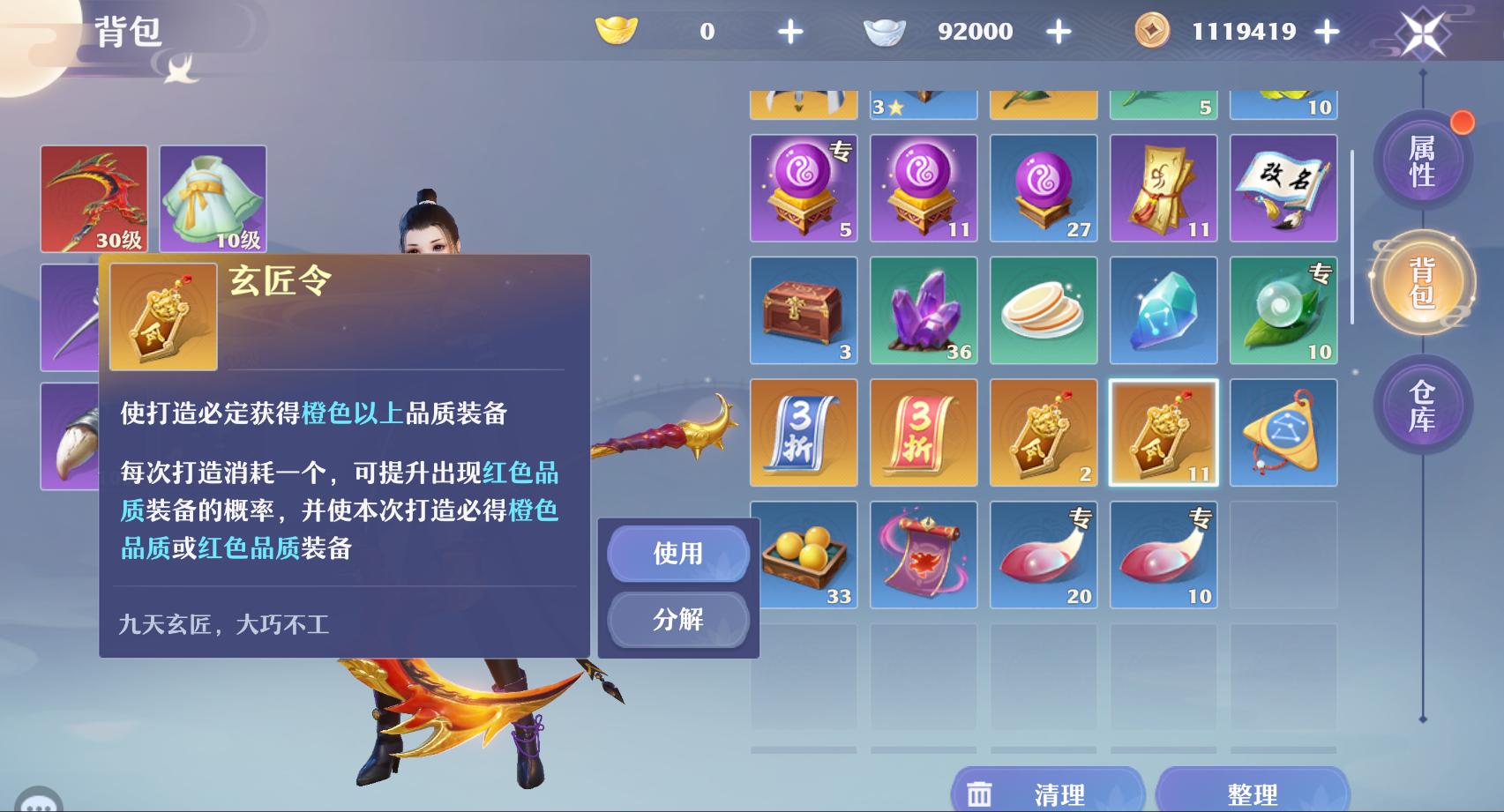
Task: Select the pink 专 potion stack of 20
Action: click(1043, 554)
